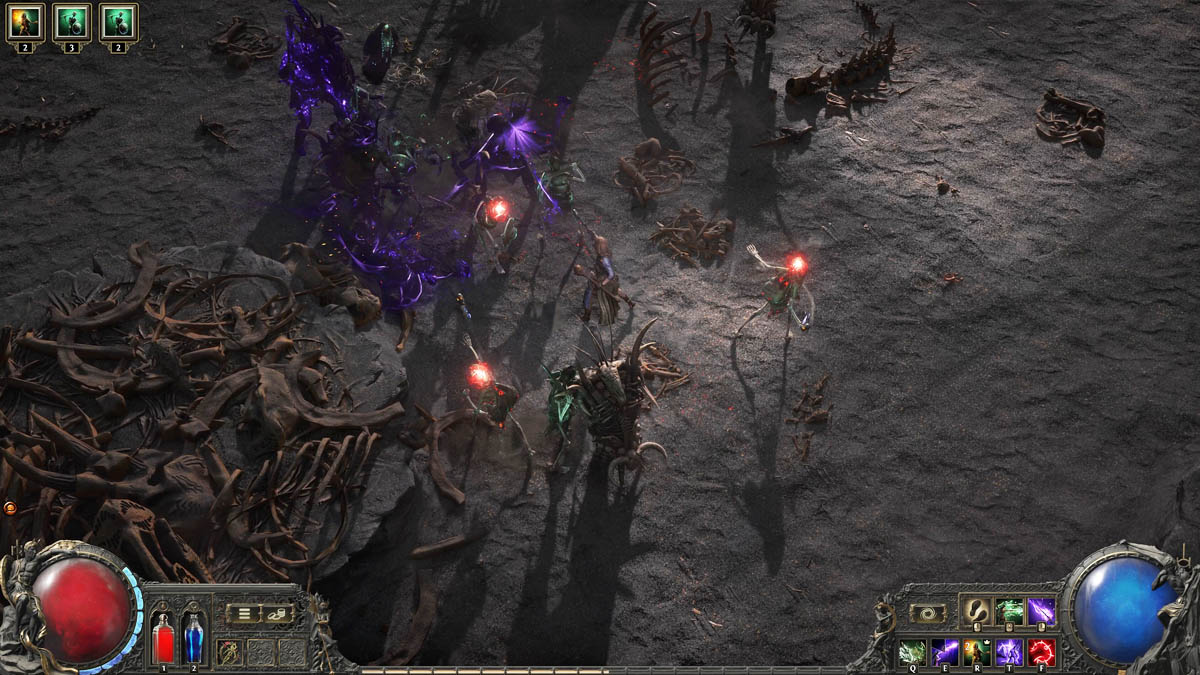Use the red life flask
1200x675 pixels.
click(163, 639)
